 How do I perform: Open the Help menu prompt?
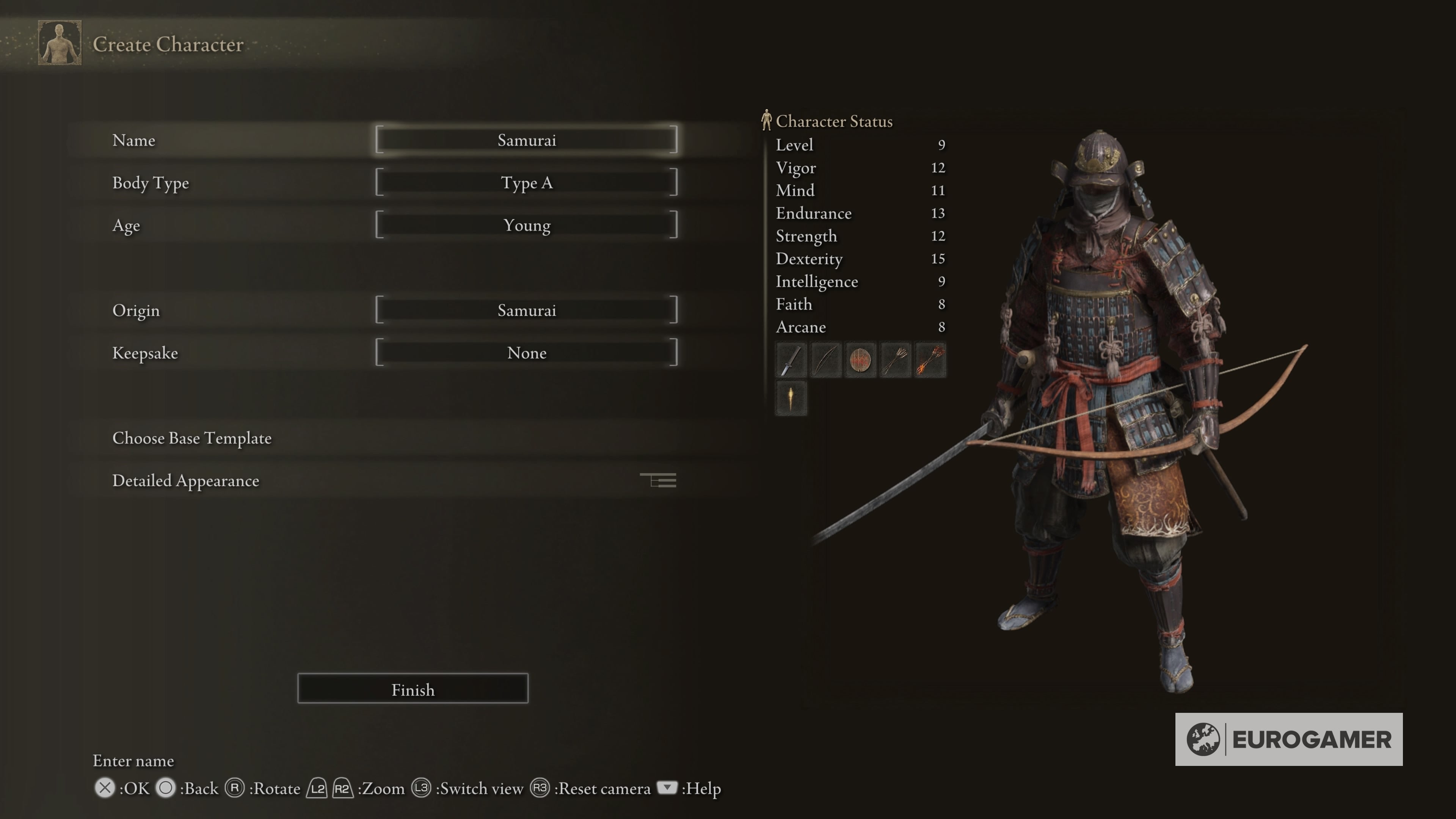(667, 788)
